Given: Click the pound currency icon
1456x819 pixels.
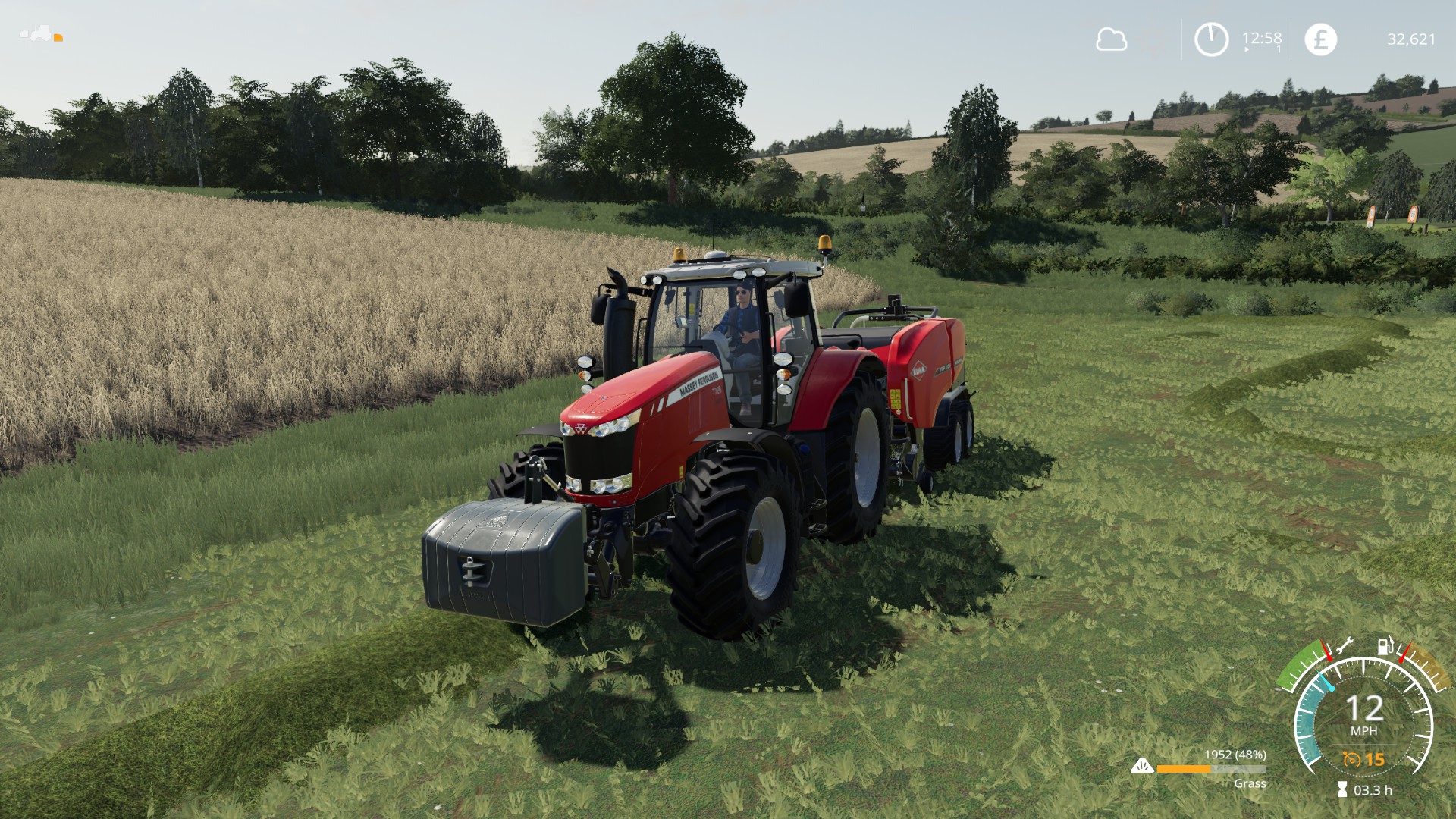Looking at the screenshot, I should tap(1320, 39).
